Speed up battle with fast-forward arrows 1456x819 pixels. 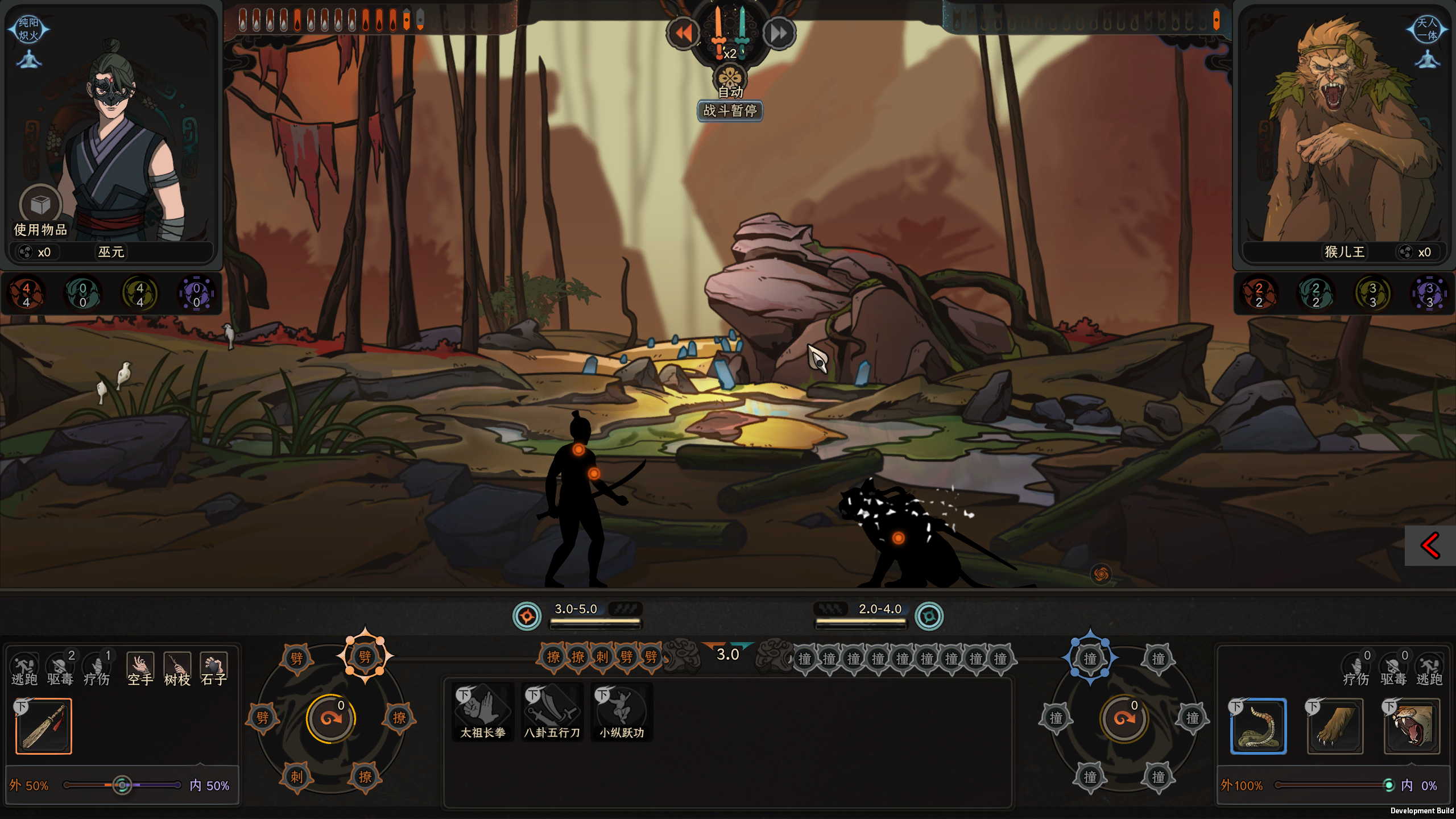[x=779, y=34]
